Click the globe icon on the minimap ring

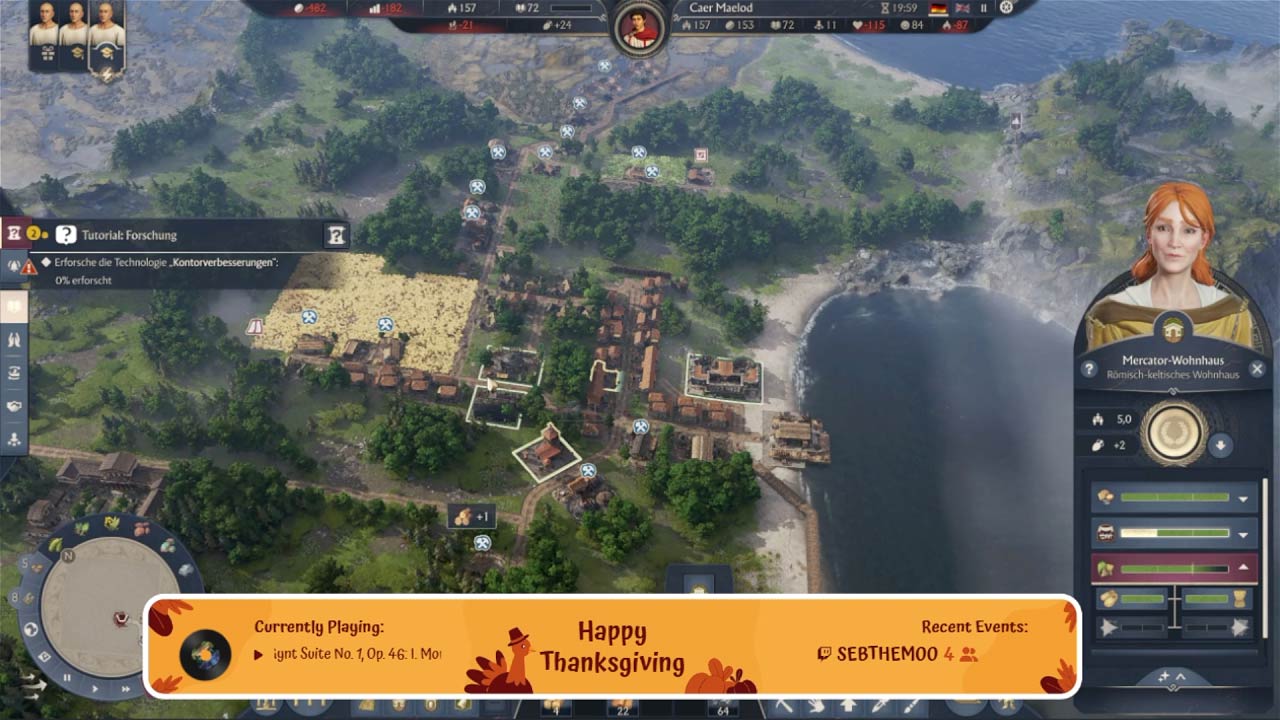30,630
